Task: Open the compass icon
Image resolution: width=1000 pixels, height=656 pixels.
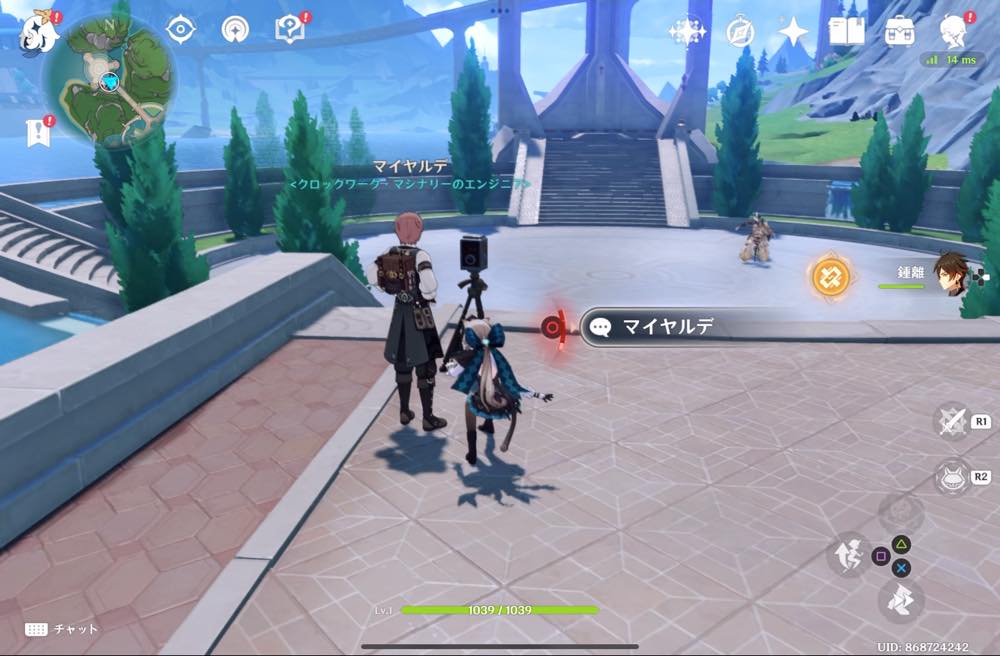Action: coord(740,32)
